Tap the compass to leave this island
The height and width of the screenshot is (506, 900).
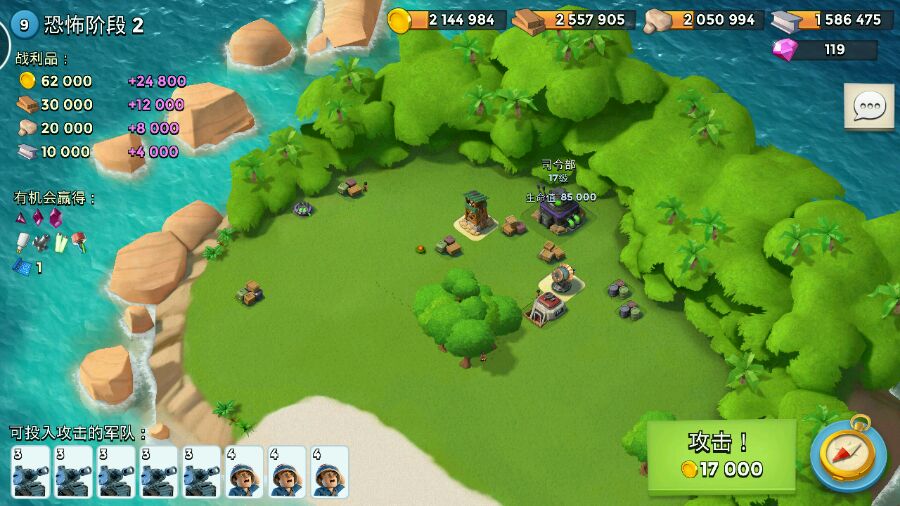pos(848,455)
